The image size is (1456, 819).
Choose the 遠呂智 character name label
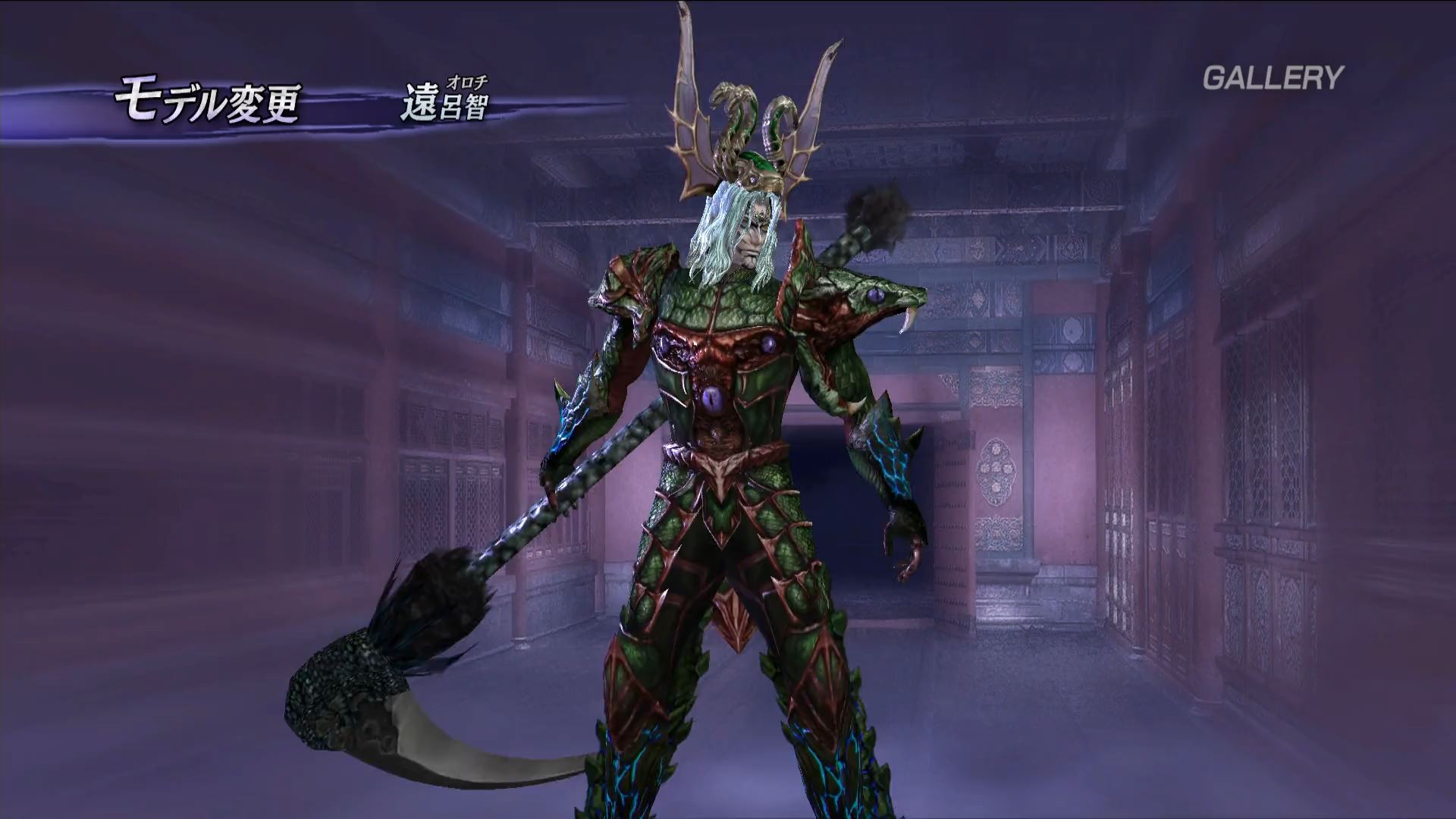point(444,104)
